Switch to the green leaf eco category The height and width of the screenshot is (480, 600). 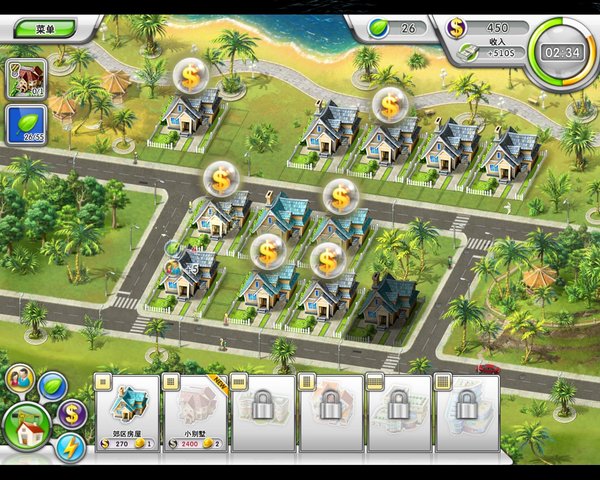coord(52,386)
